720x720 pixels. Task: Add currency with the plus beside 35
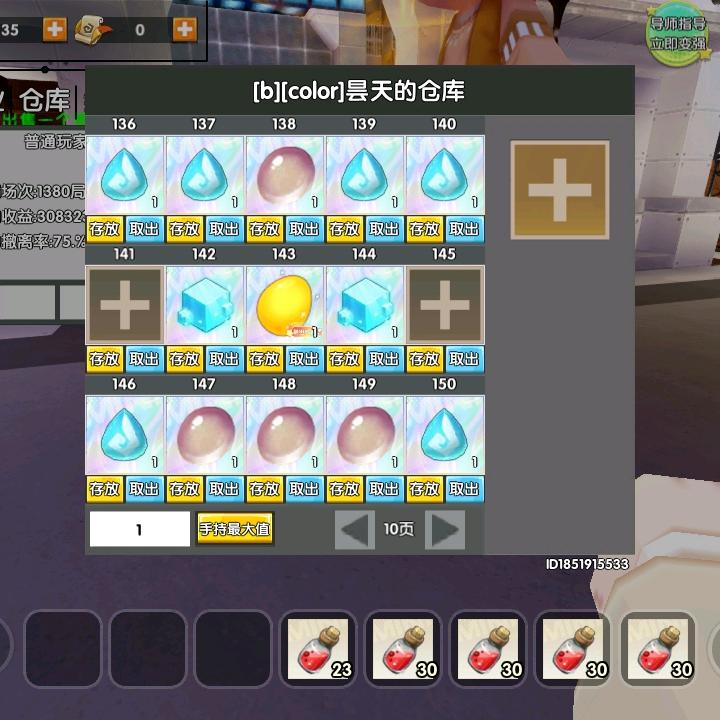click(55, 29)
